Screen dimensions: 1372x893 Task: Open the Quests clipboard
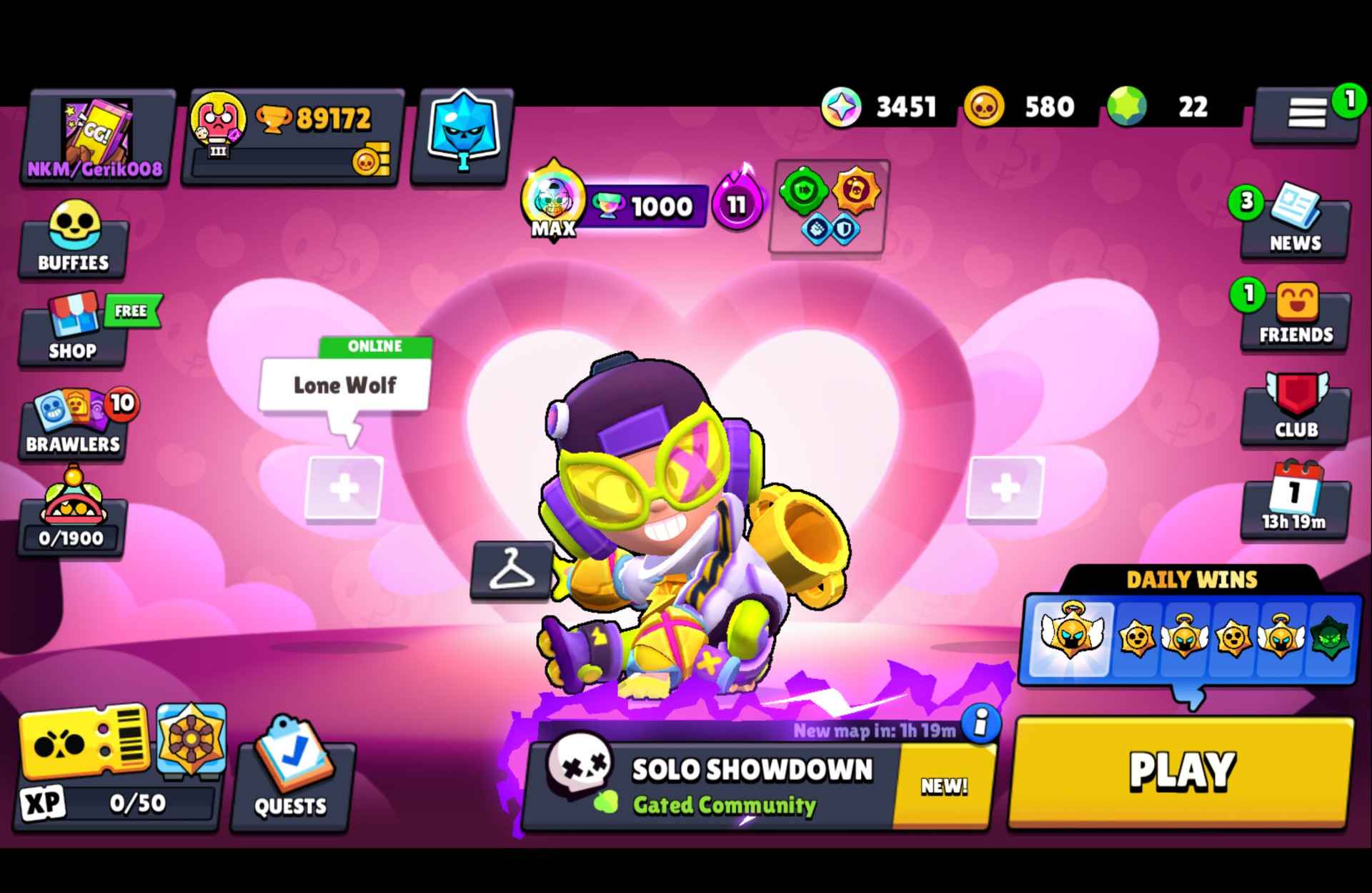289,783
